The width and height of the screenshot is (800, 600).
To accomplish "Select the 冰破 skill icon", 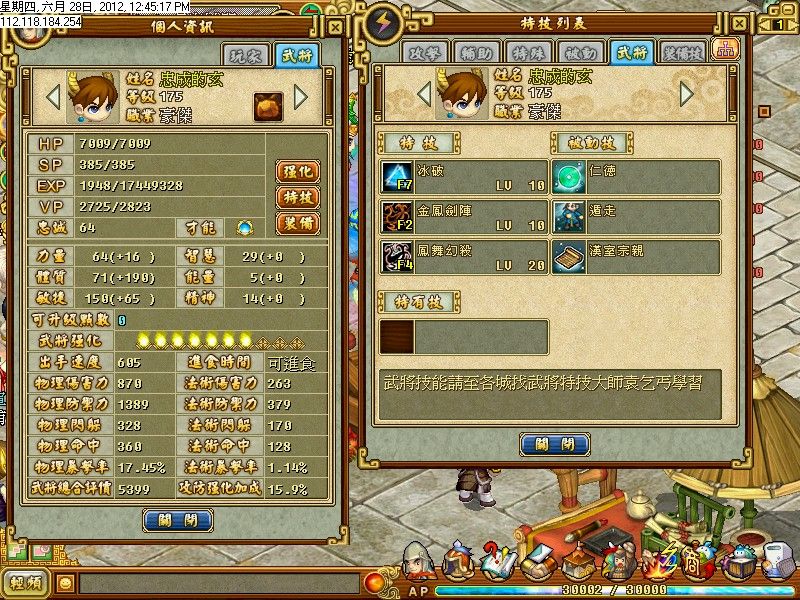I will (x=397, y=177).
